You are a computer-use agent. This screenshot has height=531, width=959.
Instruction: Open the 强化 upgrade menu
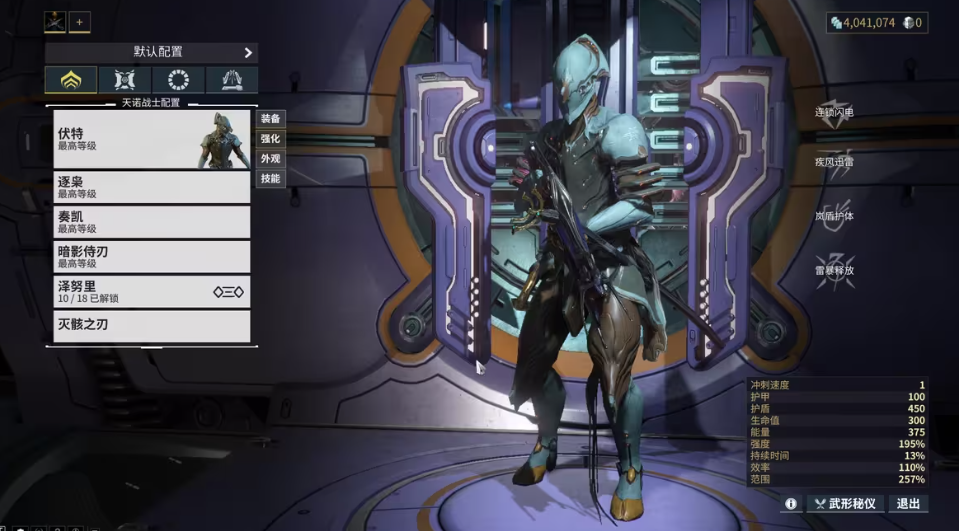[x=271, y=138]
